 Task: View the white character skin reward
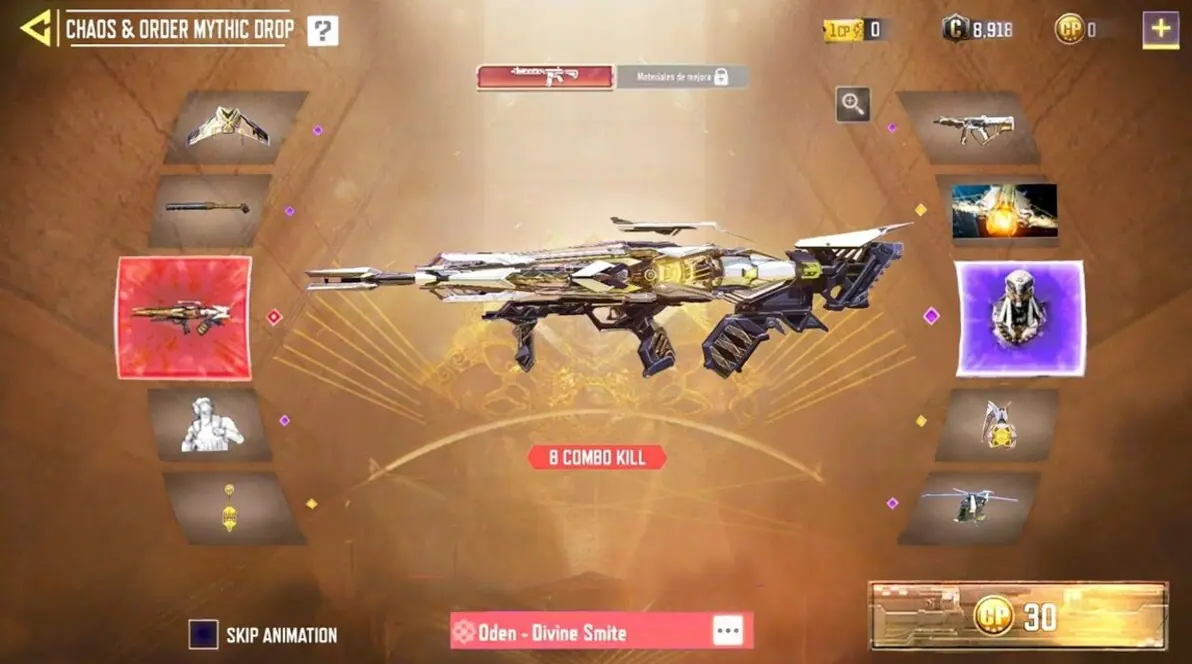coord(211,424)
